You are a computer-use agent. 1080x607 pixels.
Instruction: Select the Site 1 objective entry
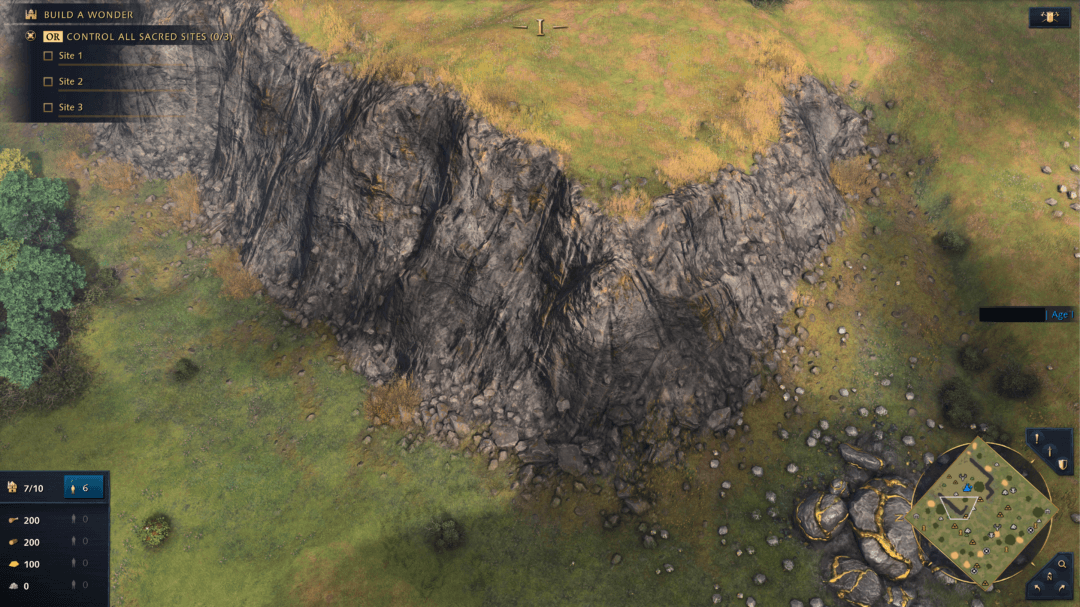pyautogui.click(x=70, y=56)
